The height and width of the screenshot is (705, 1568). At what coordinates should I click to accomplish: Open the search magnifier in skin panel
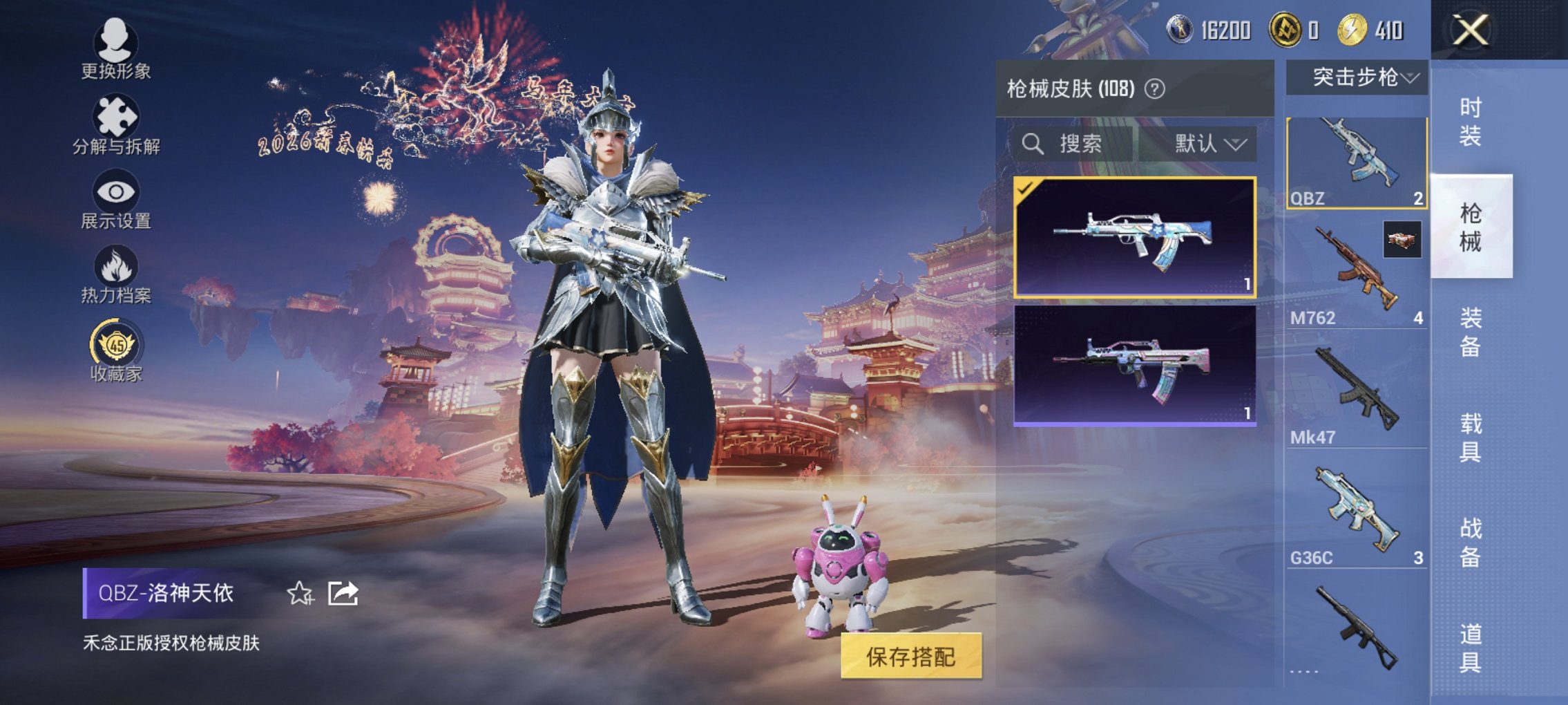tap(1033, 144)
